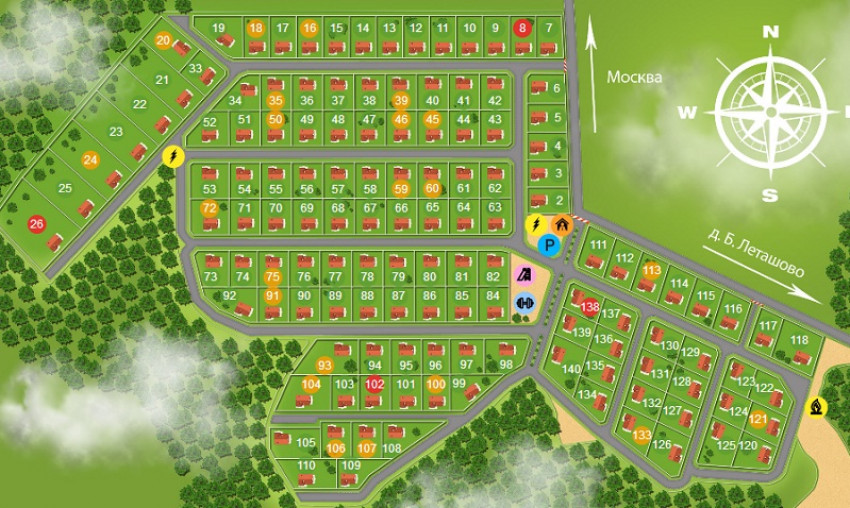Open the orange plot 24 marker
850x508 pixels.
tap(91, 160)
